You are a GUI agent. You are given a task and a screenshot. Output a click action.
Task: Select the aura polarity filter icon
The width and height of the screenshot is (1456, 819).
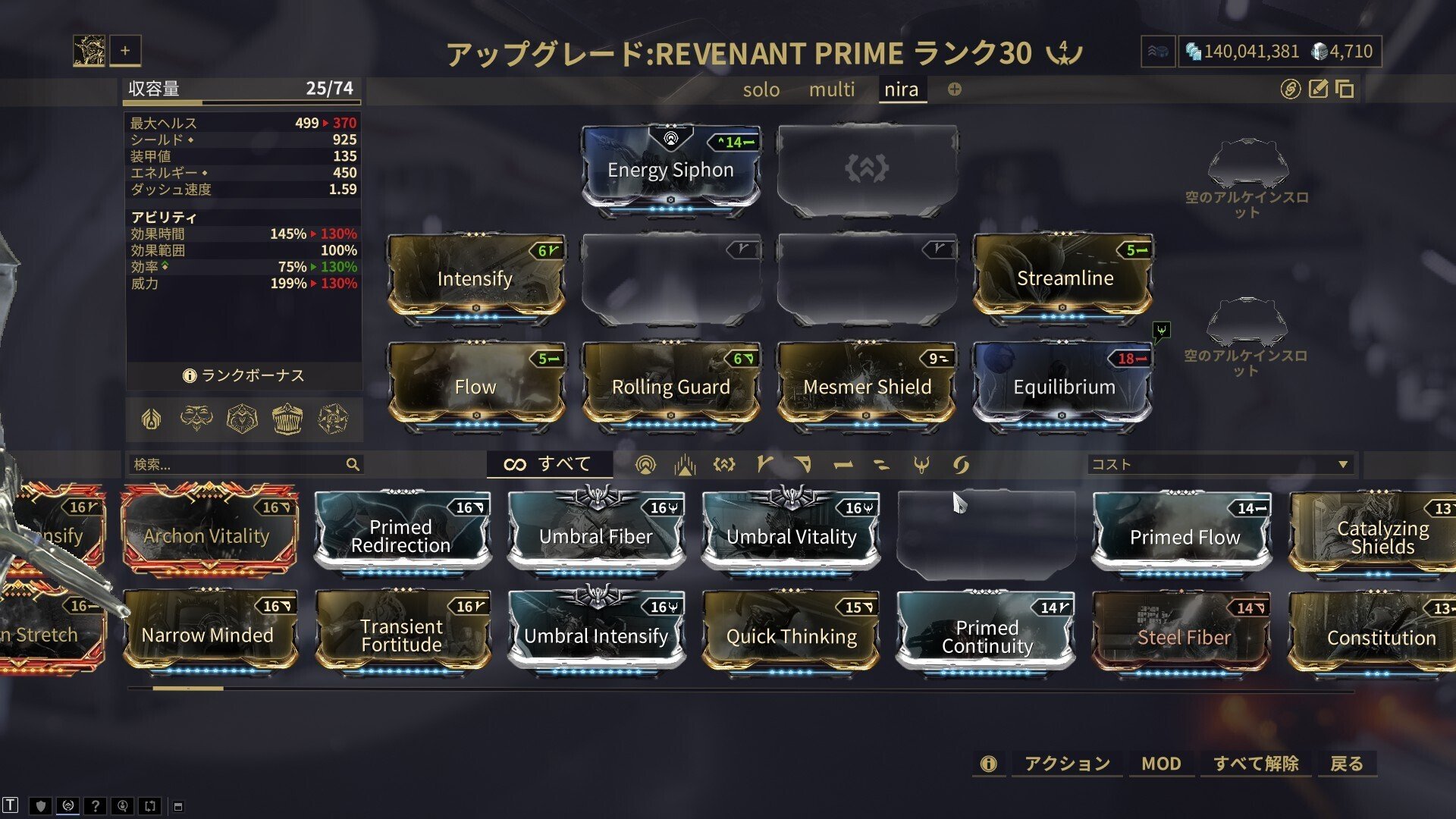click(x=647, y=464)
